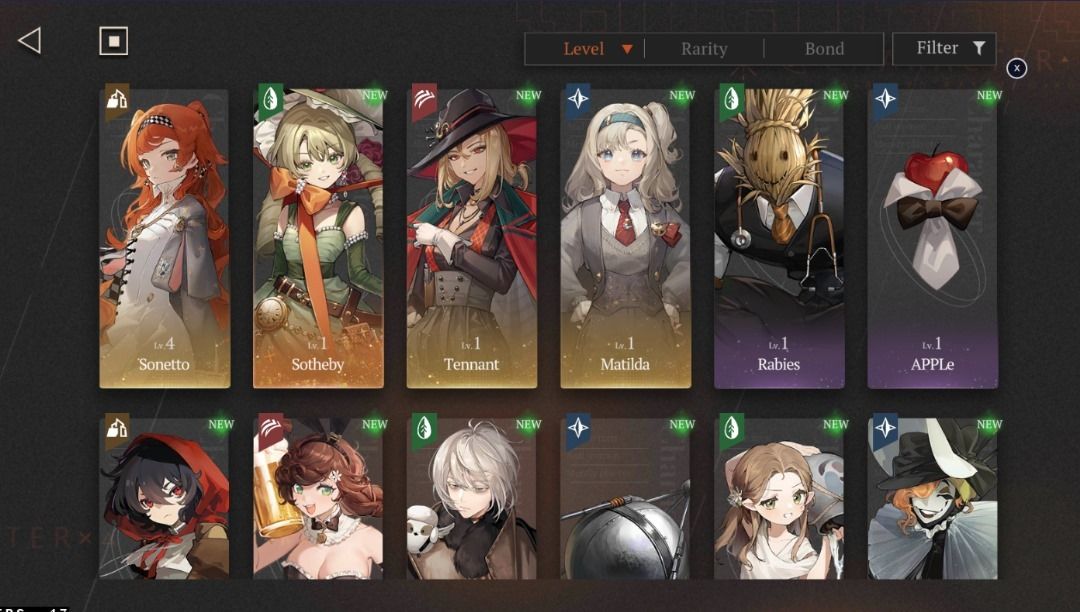The height and width of the screenshot is (612, 1080).
Task: Select the metal sphere satellite card
Action: [625, 498]
